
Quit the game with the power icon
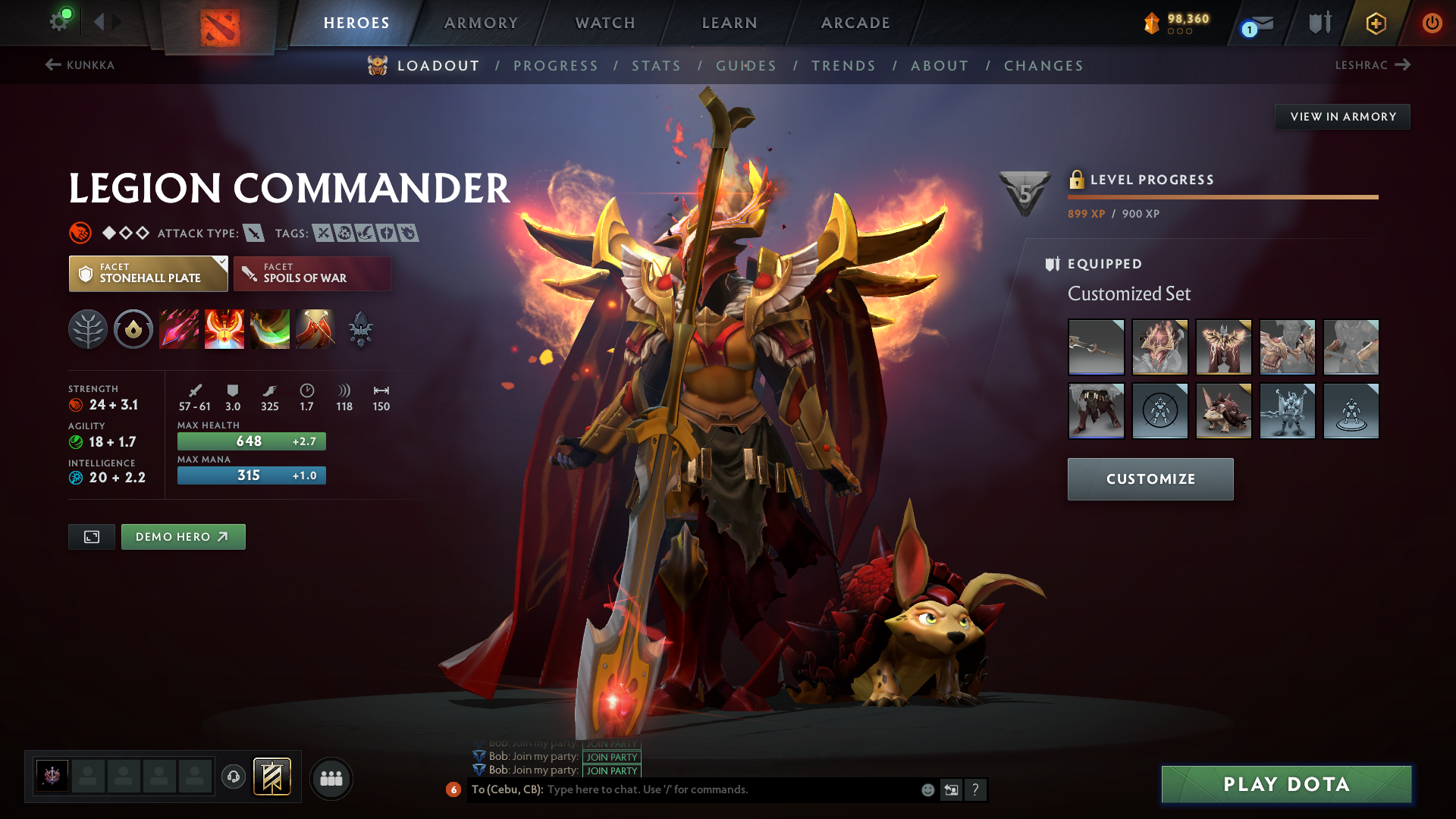(x=1432, y=23)
